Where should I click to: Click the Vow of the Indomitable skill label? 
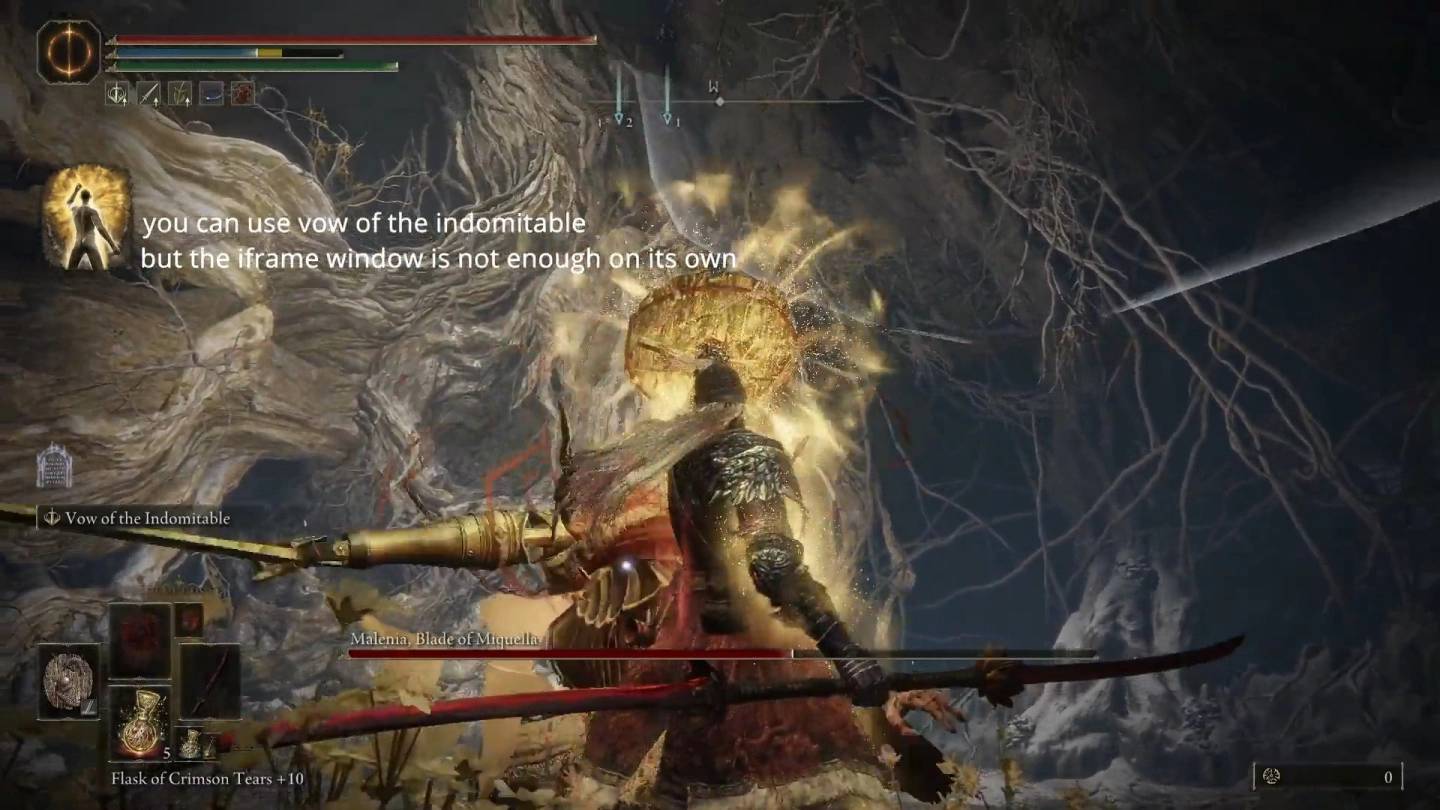[138, 518]
